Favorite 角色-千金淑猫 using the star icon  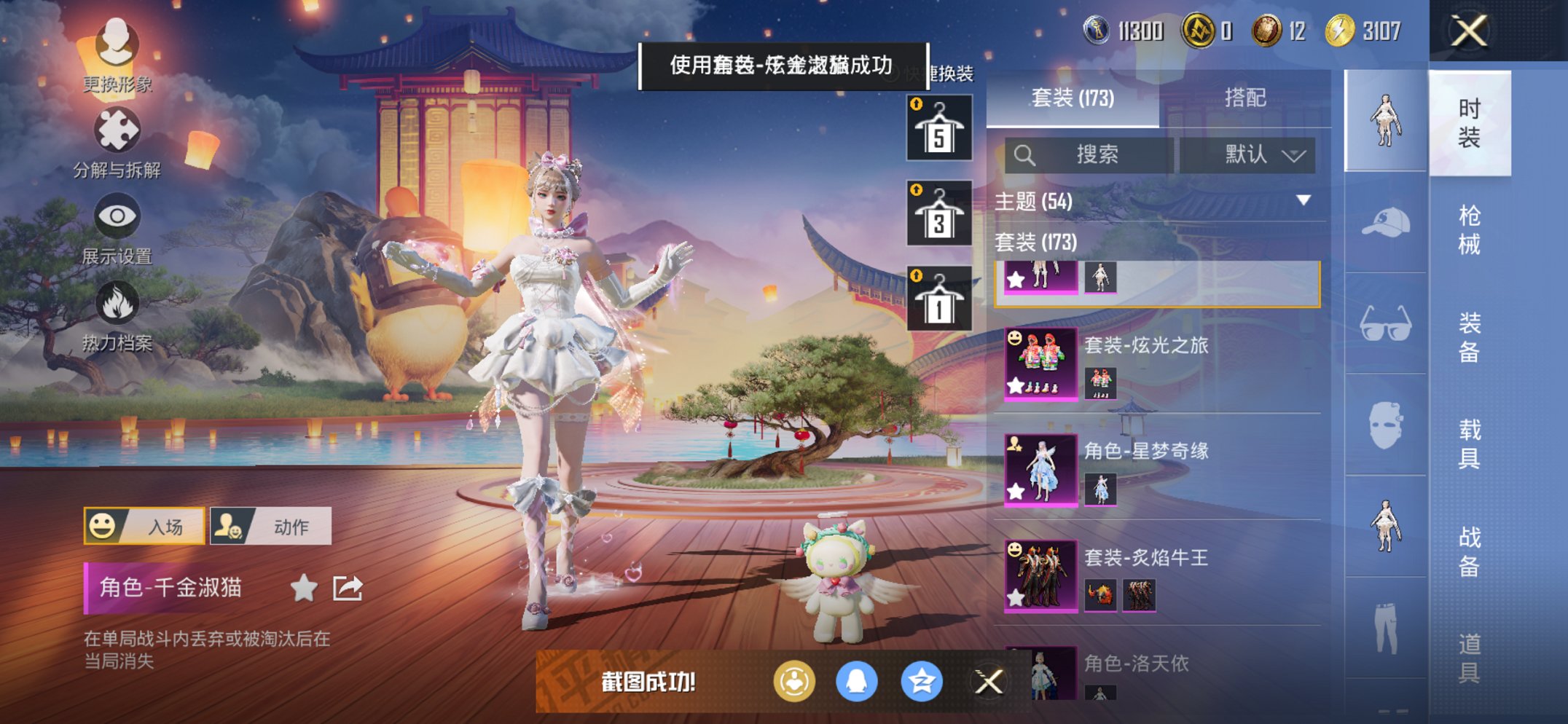click(x=303, y=589)
